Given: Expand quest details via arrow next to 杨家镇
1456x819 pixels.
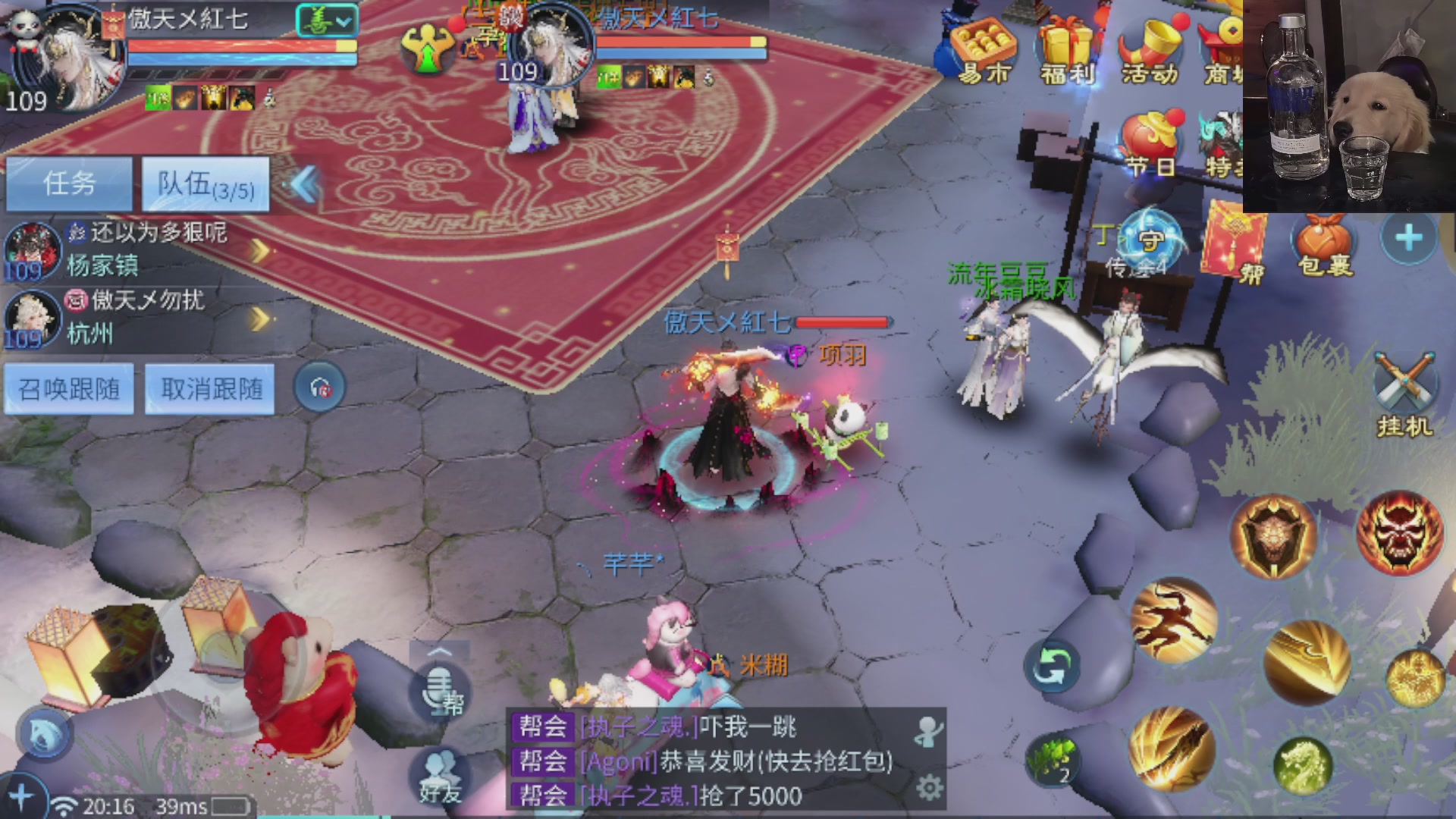Looking at the screenshot, I should (258, 249).
